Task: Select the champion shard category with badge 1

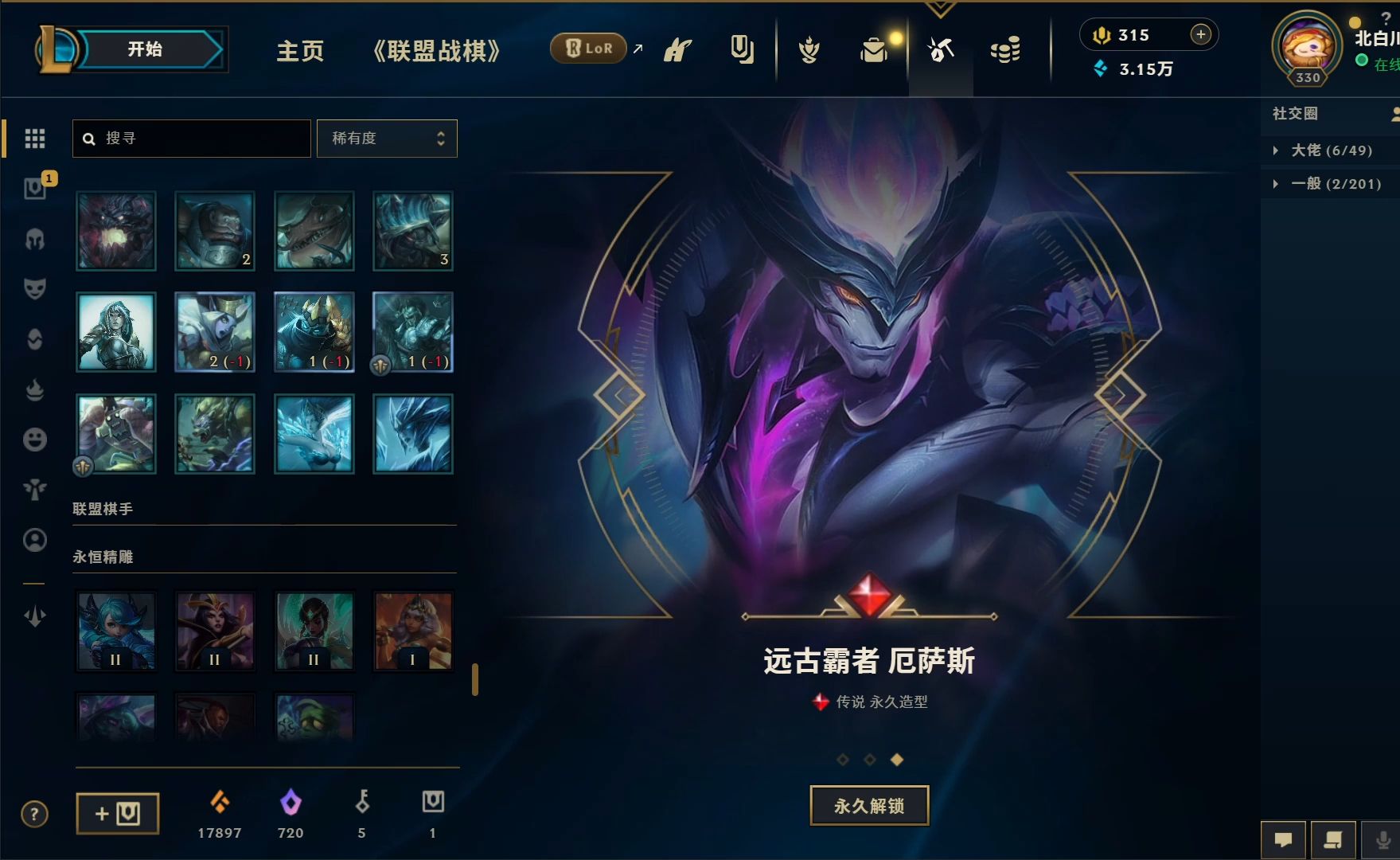Action: (x=33, y=189)
